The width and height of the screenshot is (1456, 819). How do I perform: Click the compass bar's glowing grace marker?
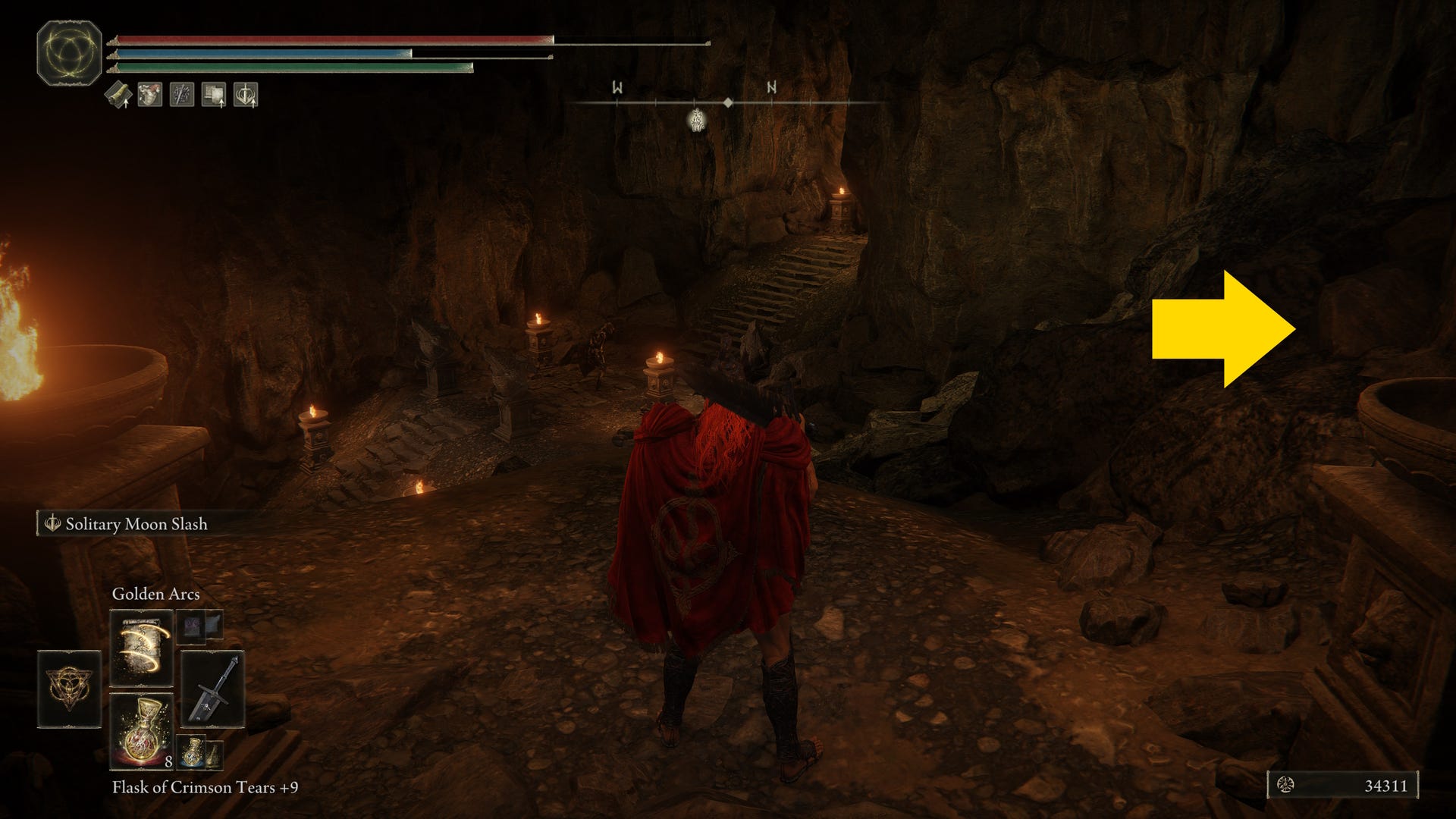(x=696, y=119)
